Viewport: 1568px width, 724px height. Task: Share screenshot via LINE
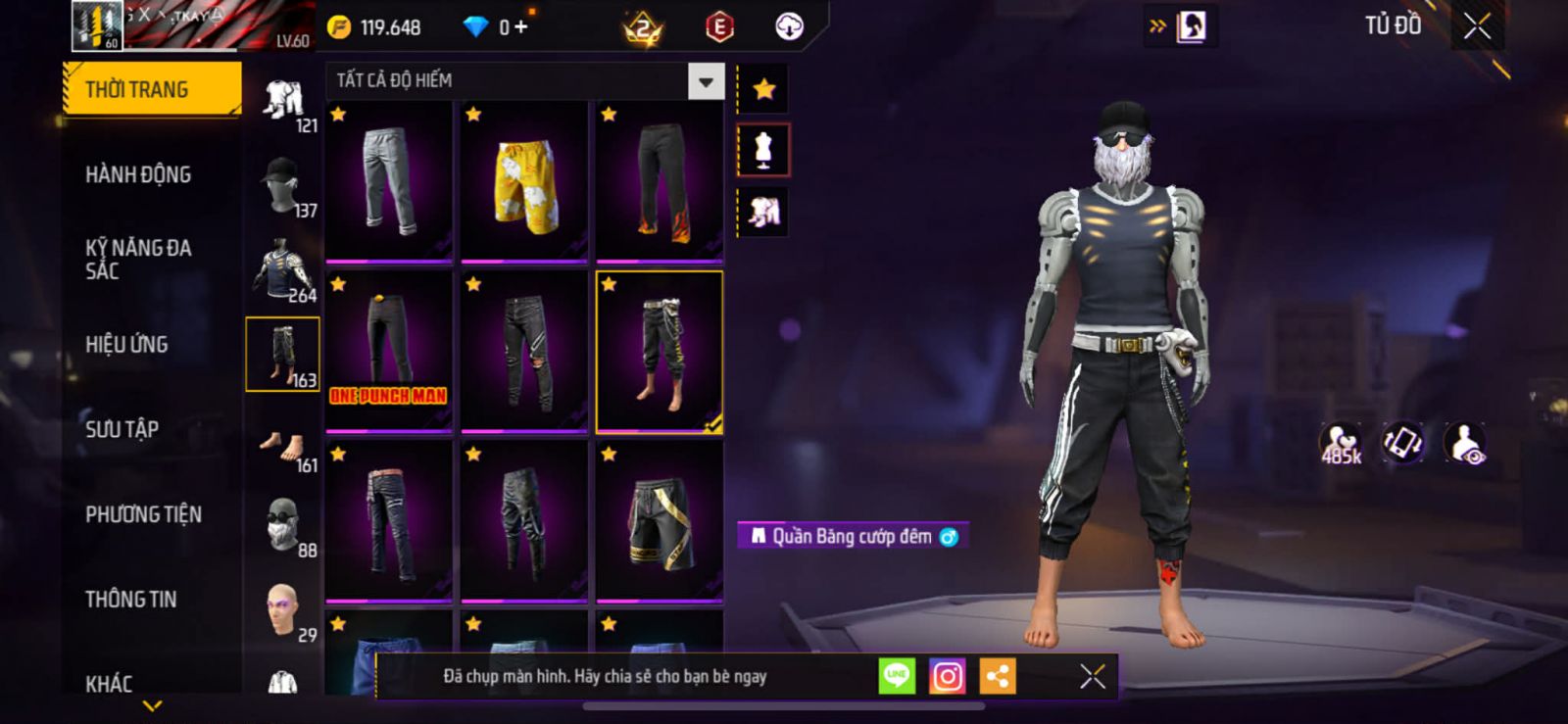897,676
